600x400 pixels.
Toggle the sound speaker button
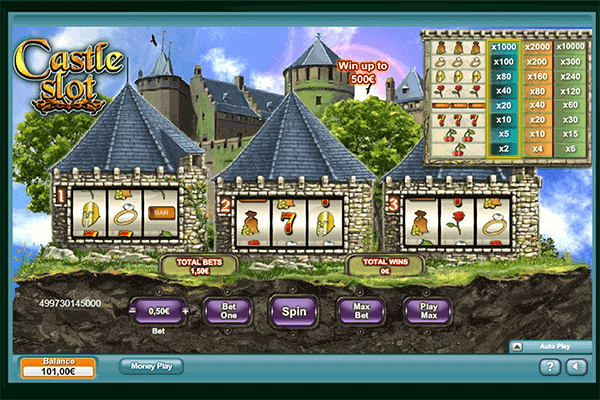pos(575,367)
